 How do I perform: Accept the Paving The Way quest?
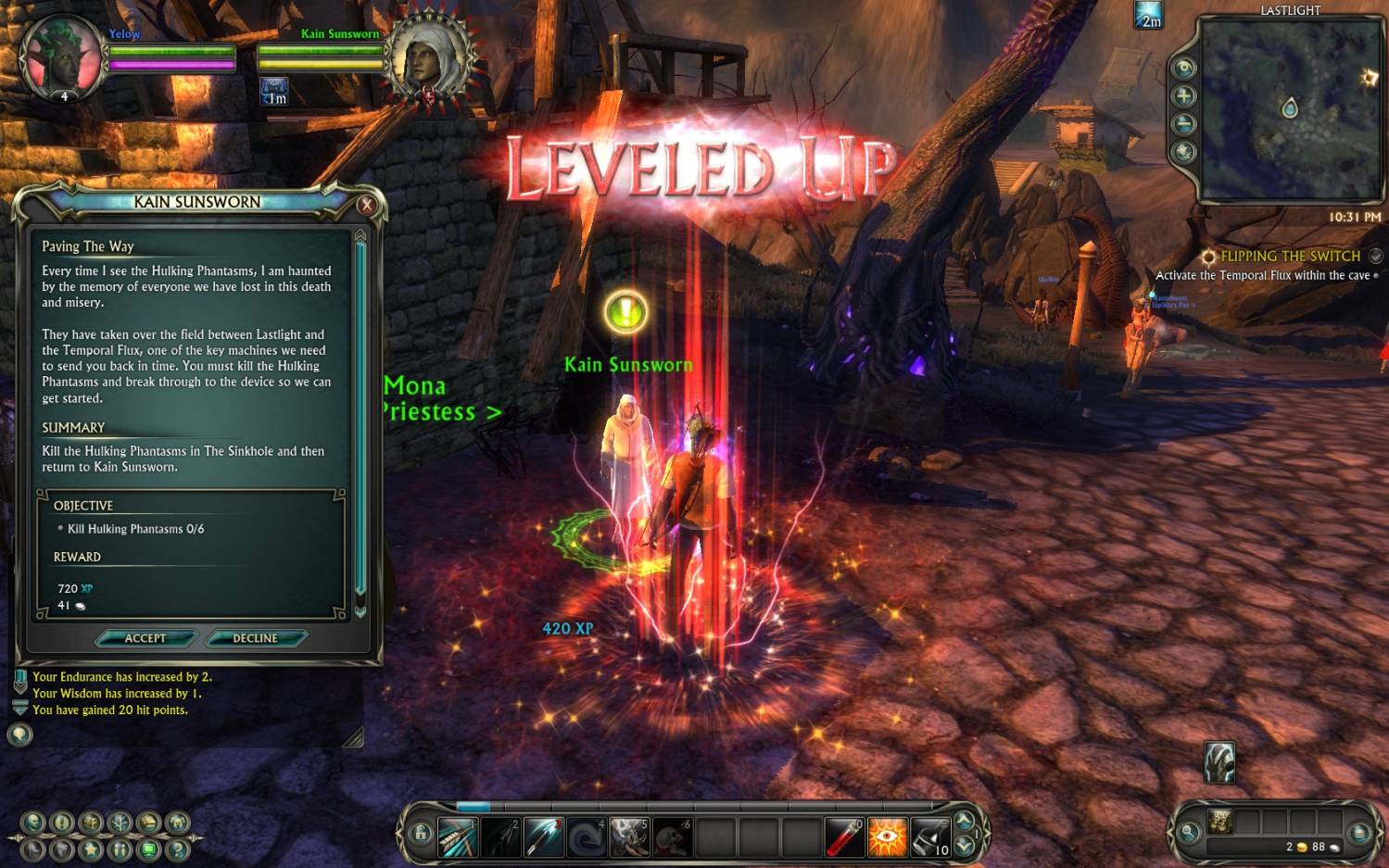click(x=145, y=638)
